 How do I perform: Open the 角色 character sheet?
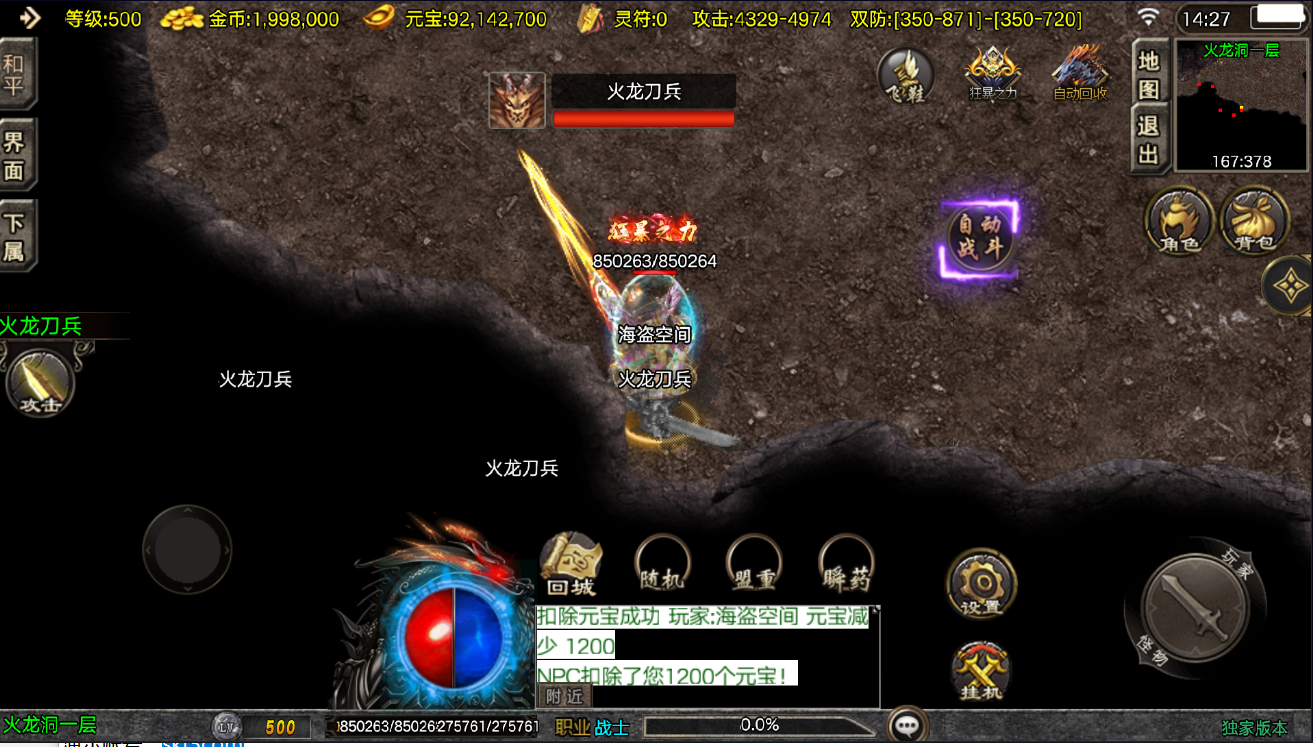1179,221
